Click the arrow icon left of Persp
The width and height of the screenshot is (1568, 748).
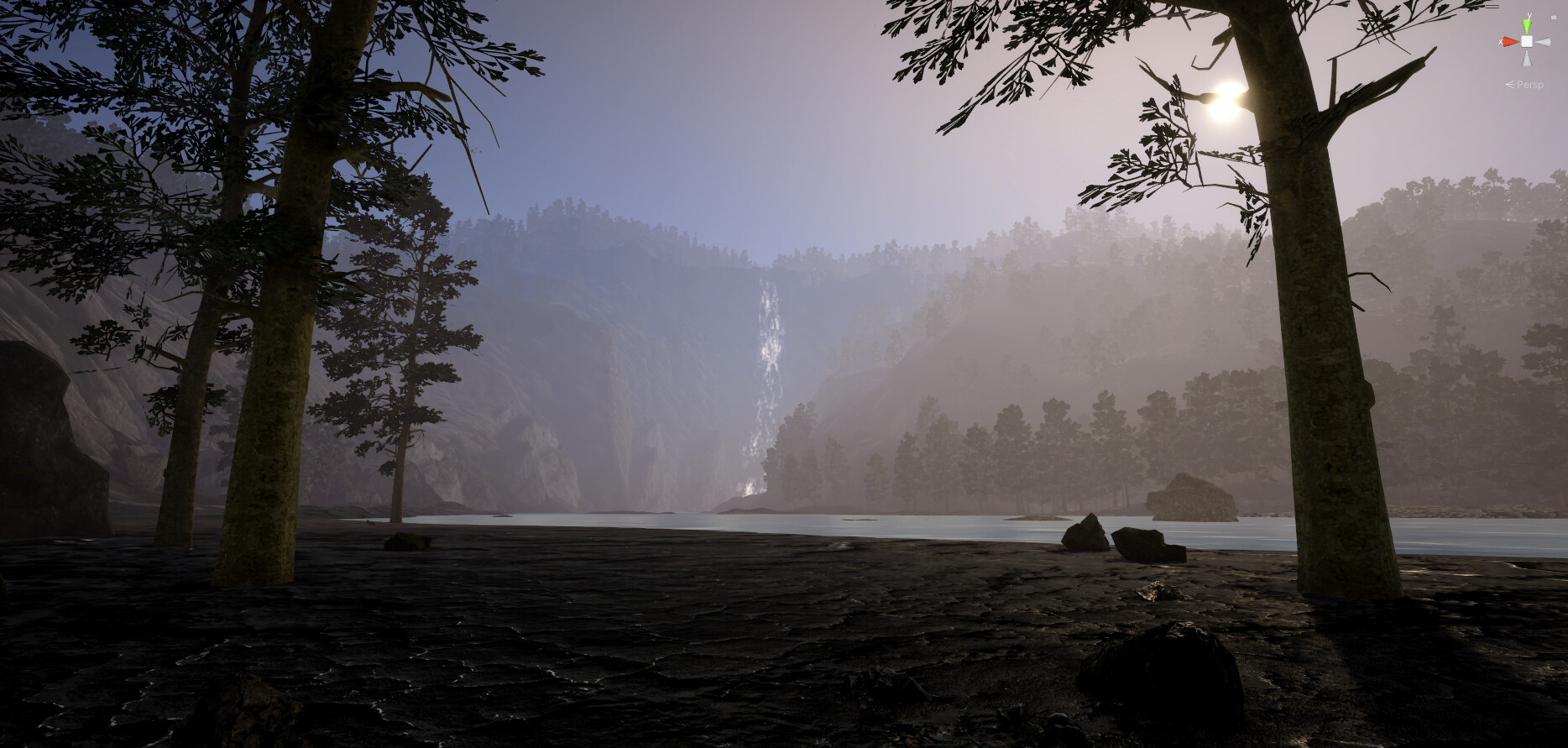coord(1509,84)
